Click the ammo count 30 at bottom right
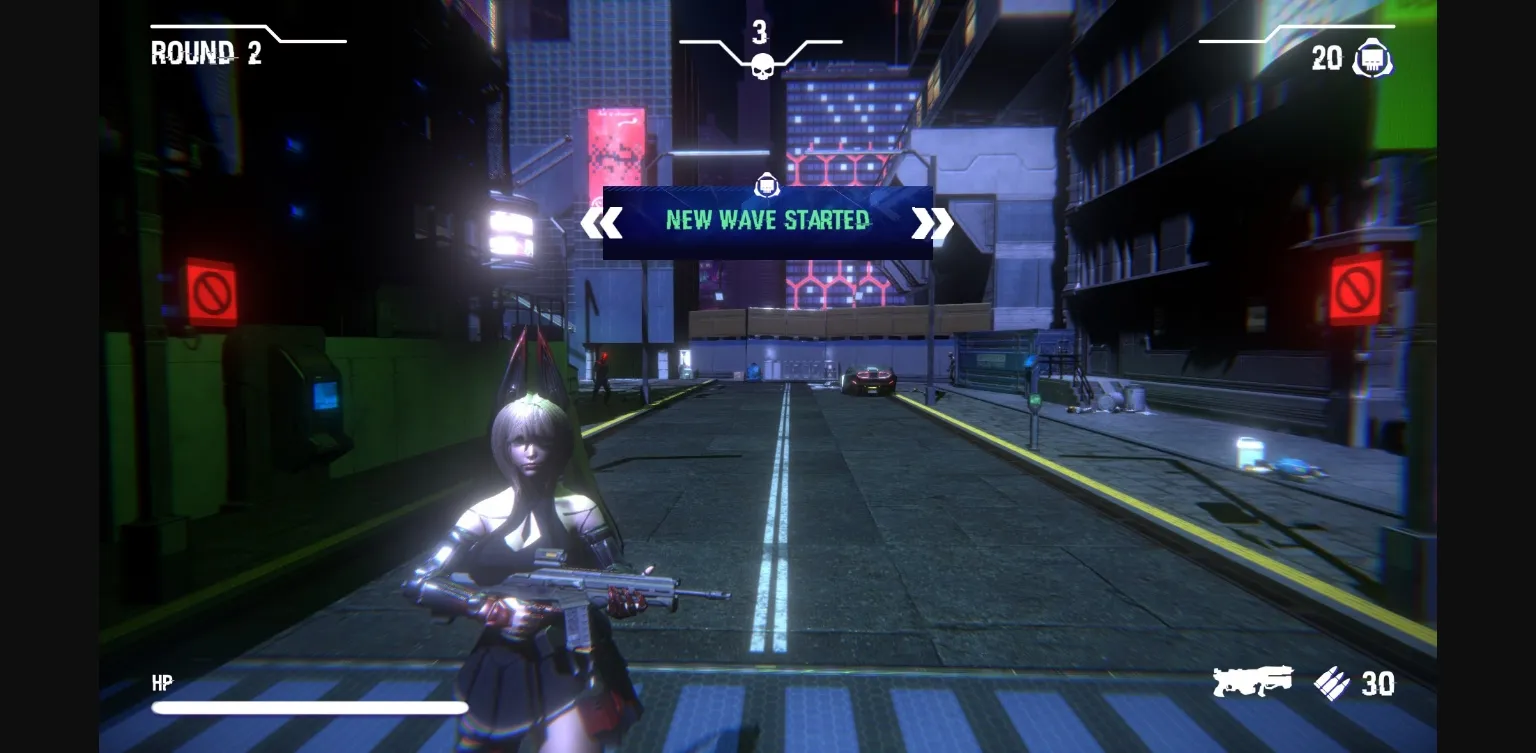The width and height of the screenshot is (1536, 753). [1379, 684]
